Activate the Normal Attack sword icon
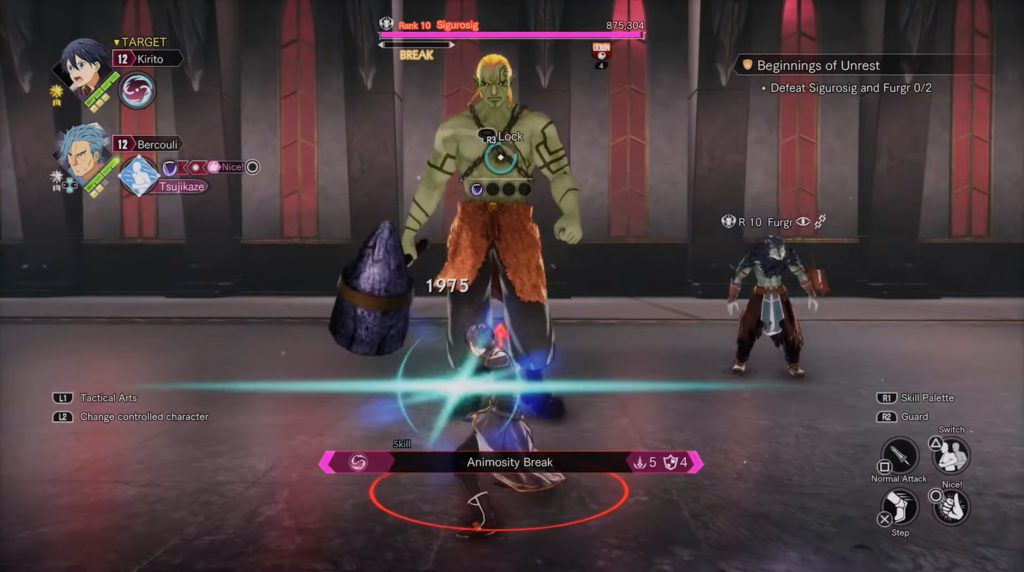Image resolution: width=1024 pixels, height=572 pixels. (x=899, y=456)
